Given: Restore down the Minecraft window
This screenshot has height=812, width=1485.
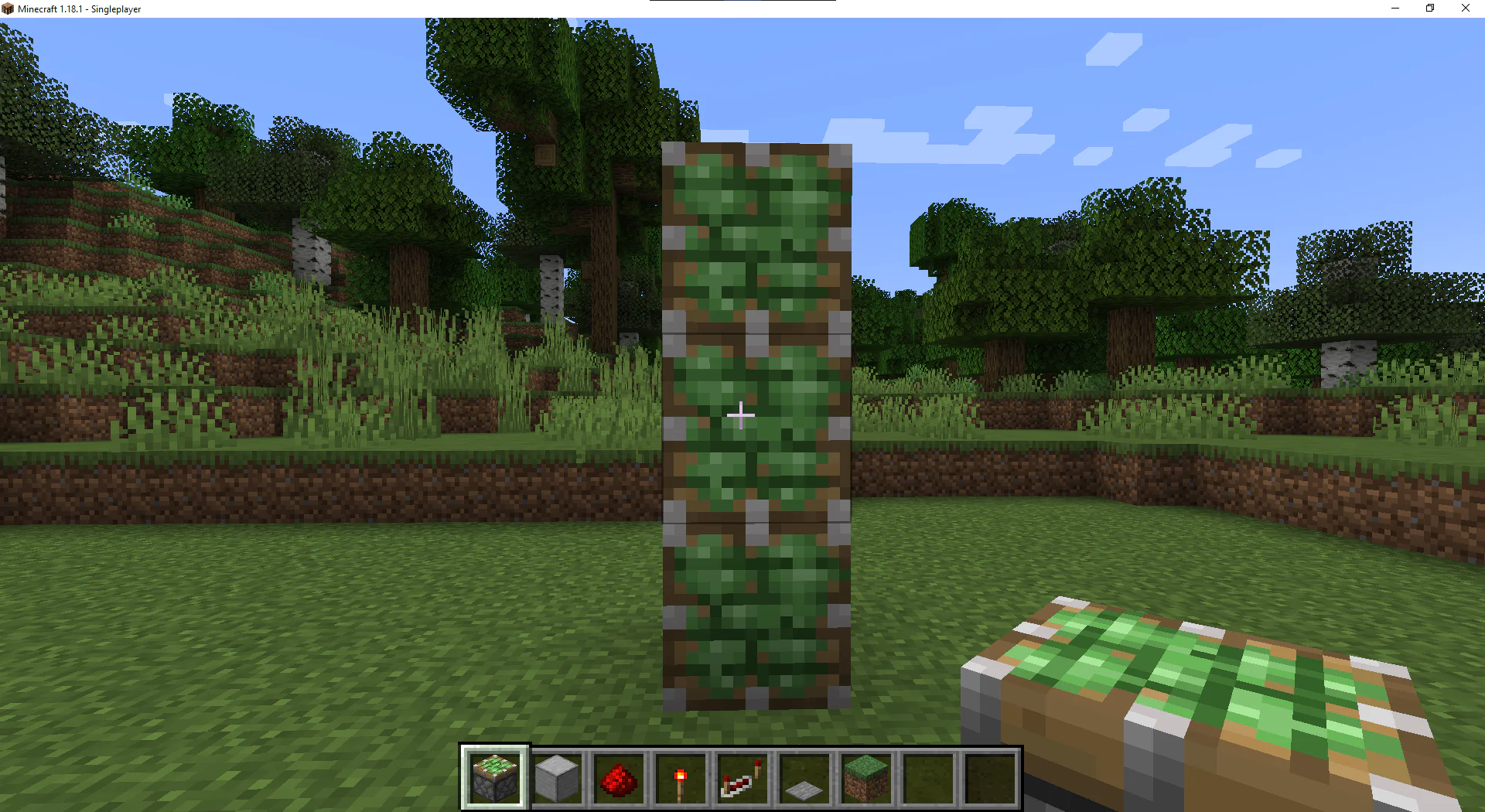Looking at the screenshot, I should click(x=1429, y=9).
